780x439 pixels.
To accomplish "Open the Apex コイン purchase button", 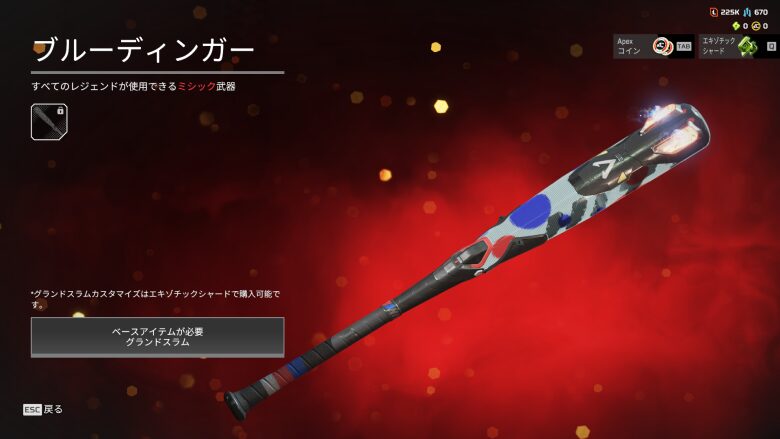I will (x=653, y=46).
